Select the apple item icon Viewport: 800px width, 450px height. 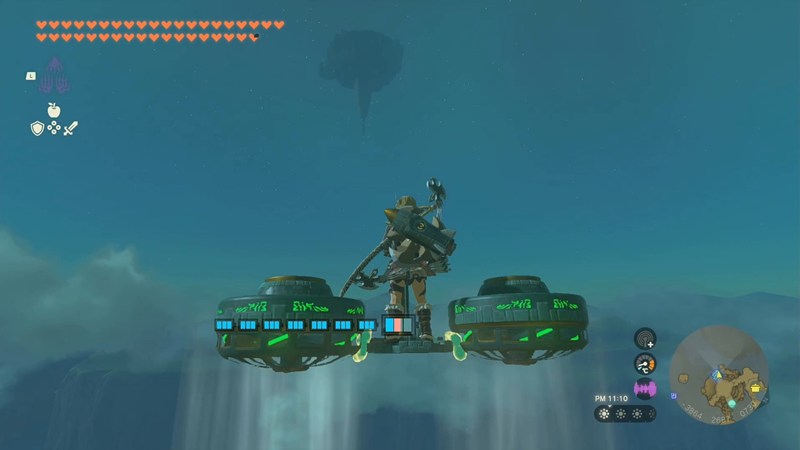click(x=54, y=109)
